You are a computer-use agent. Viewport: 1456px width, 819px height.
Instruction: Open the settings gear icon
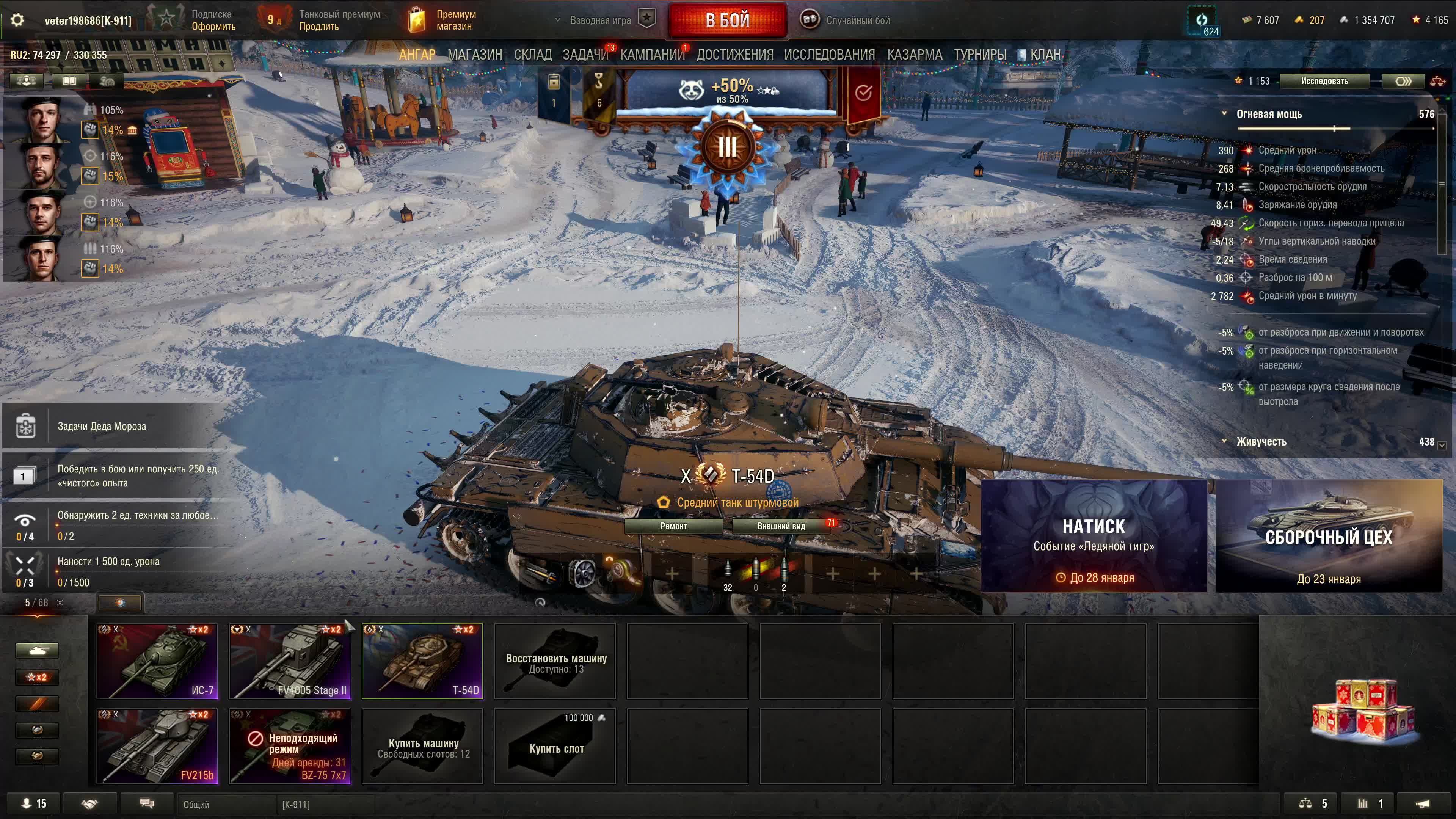pos(17,20)
